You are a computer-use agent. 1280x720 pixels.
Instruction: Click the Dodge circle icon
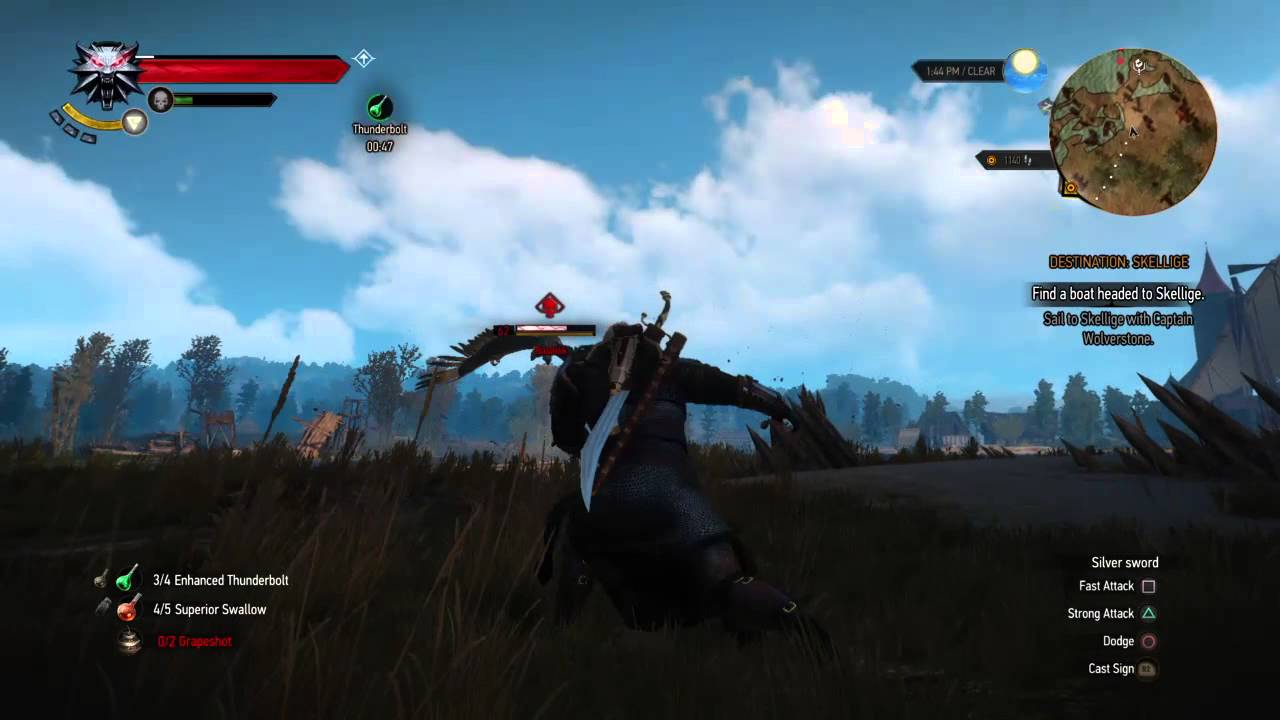pyautogui.click(x=1148, y=641)
